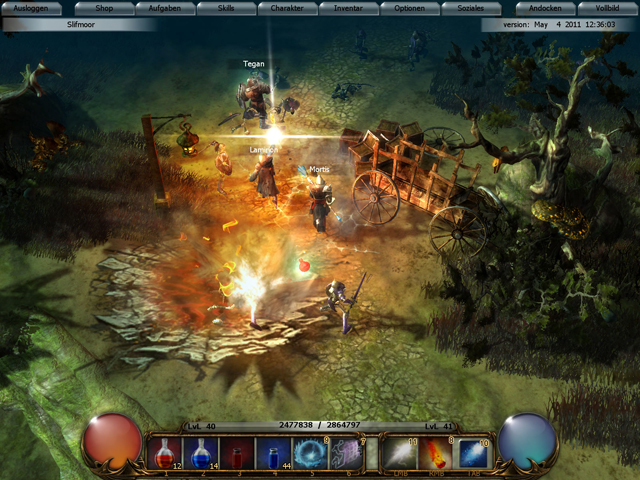Image resolution: width=640 pixels, height=480 pixels.
Task: Open the Inventar menu
Action: pos(348,8)
